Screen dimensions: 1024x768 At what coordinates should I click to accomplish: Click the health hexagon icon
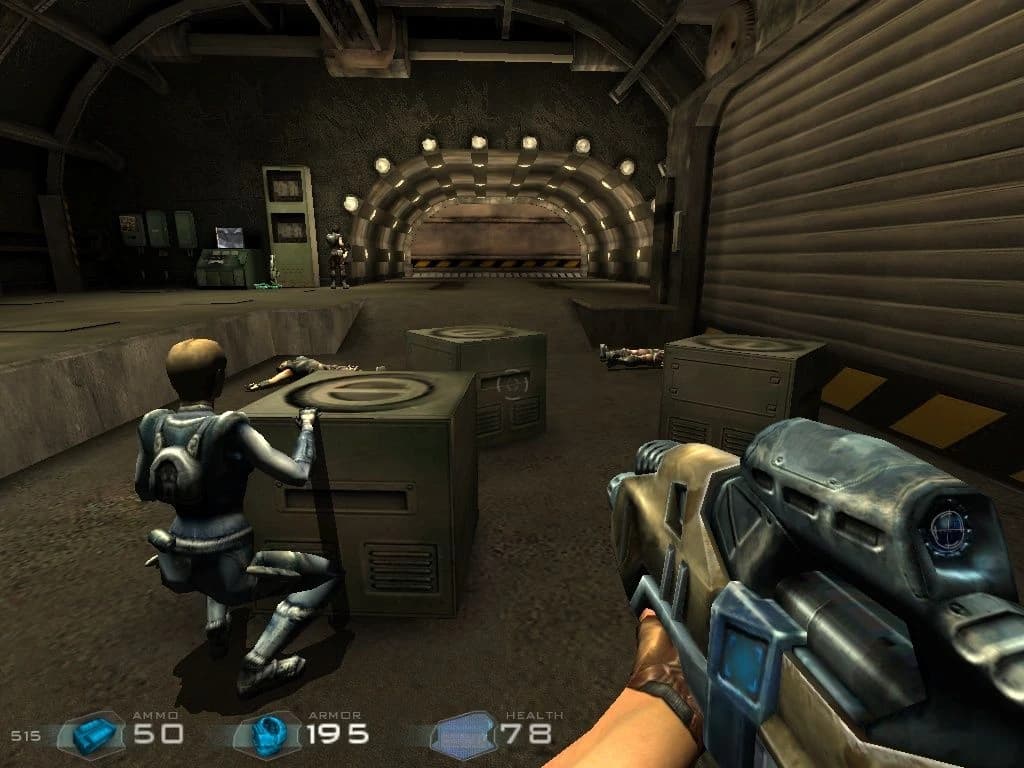click(x=463, y=736)
